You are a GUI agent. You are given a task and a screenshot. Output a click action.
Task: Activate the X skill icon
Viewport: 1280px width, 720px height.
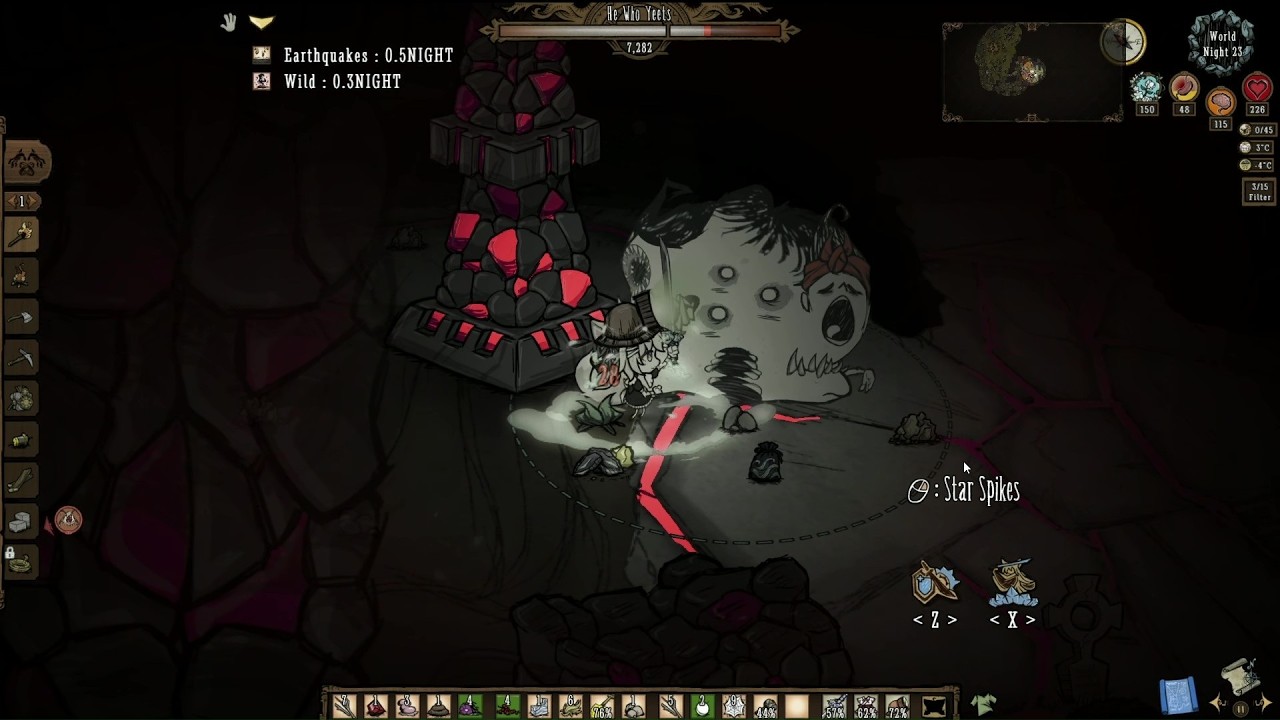[1012, 584]
